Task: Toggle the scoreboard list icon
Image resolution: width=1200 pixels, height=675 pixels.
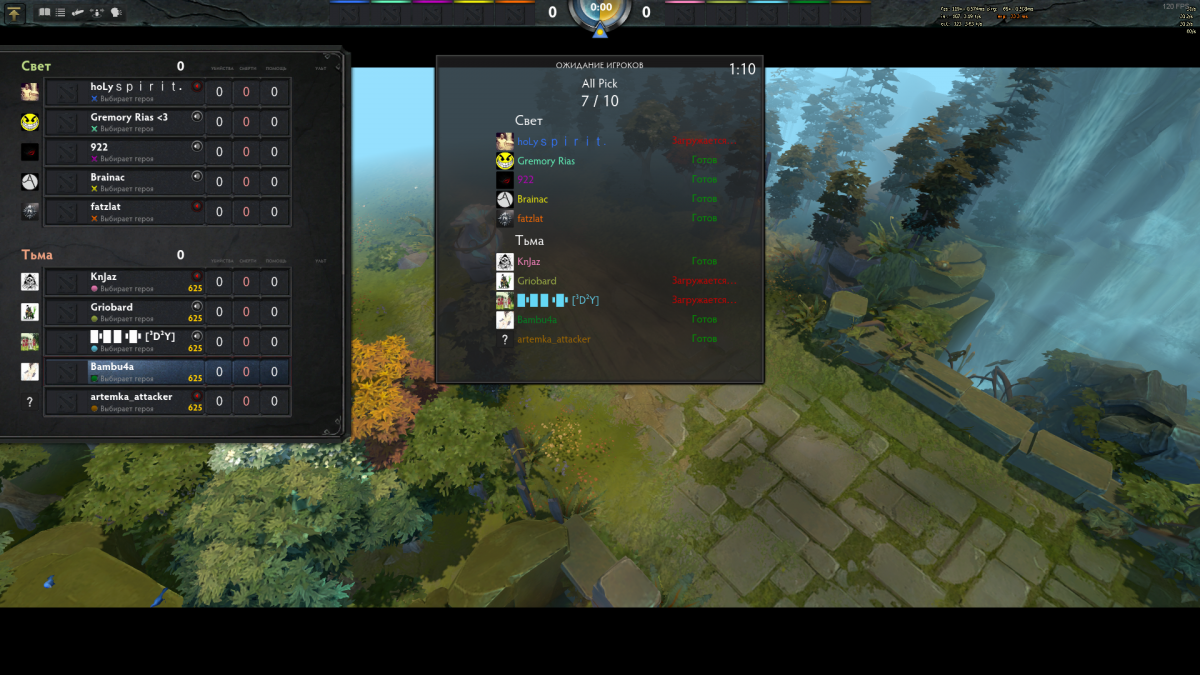Action: [x=60, y=13]
